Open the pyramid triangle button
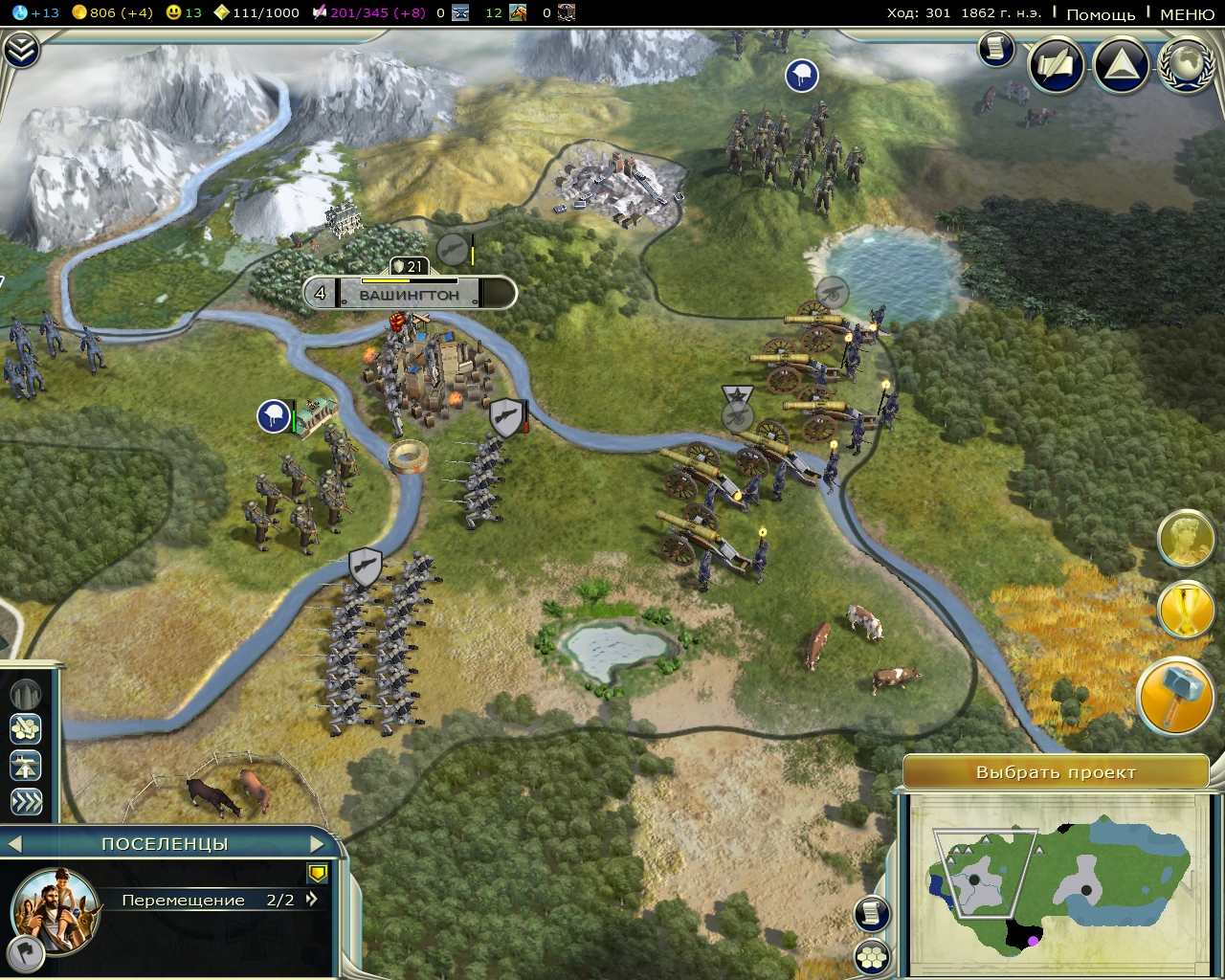This screenshot has width=1225, height=980. pyautogui.click(x=1121, y=65)
